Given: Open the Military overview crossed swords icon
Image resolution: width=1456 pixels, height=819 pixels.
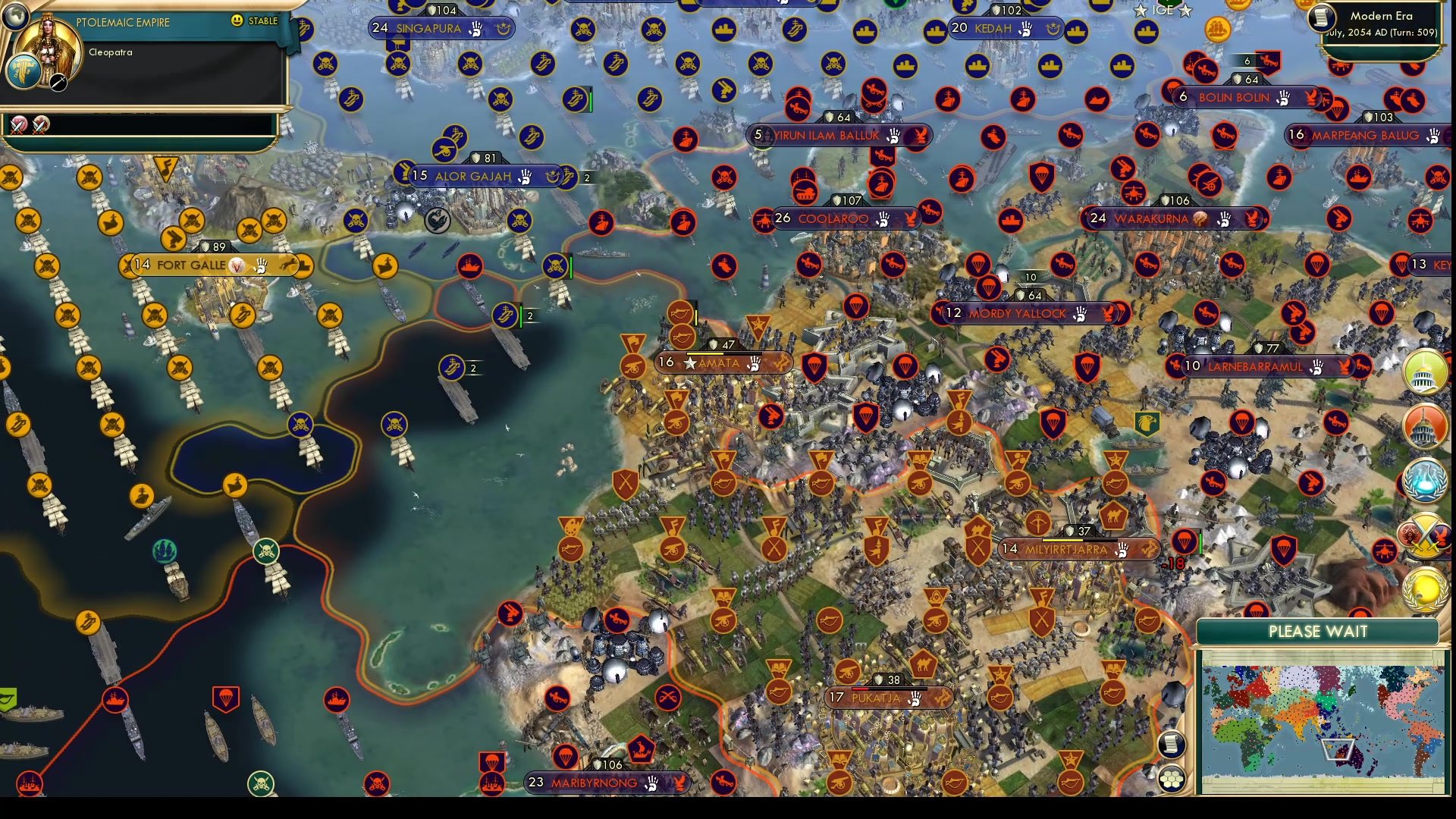Looking at the screenshot, I should (1424, 532).
